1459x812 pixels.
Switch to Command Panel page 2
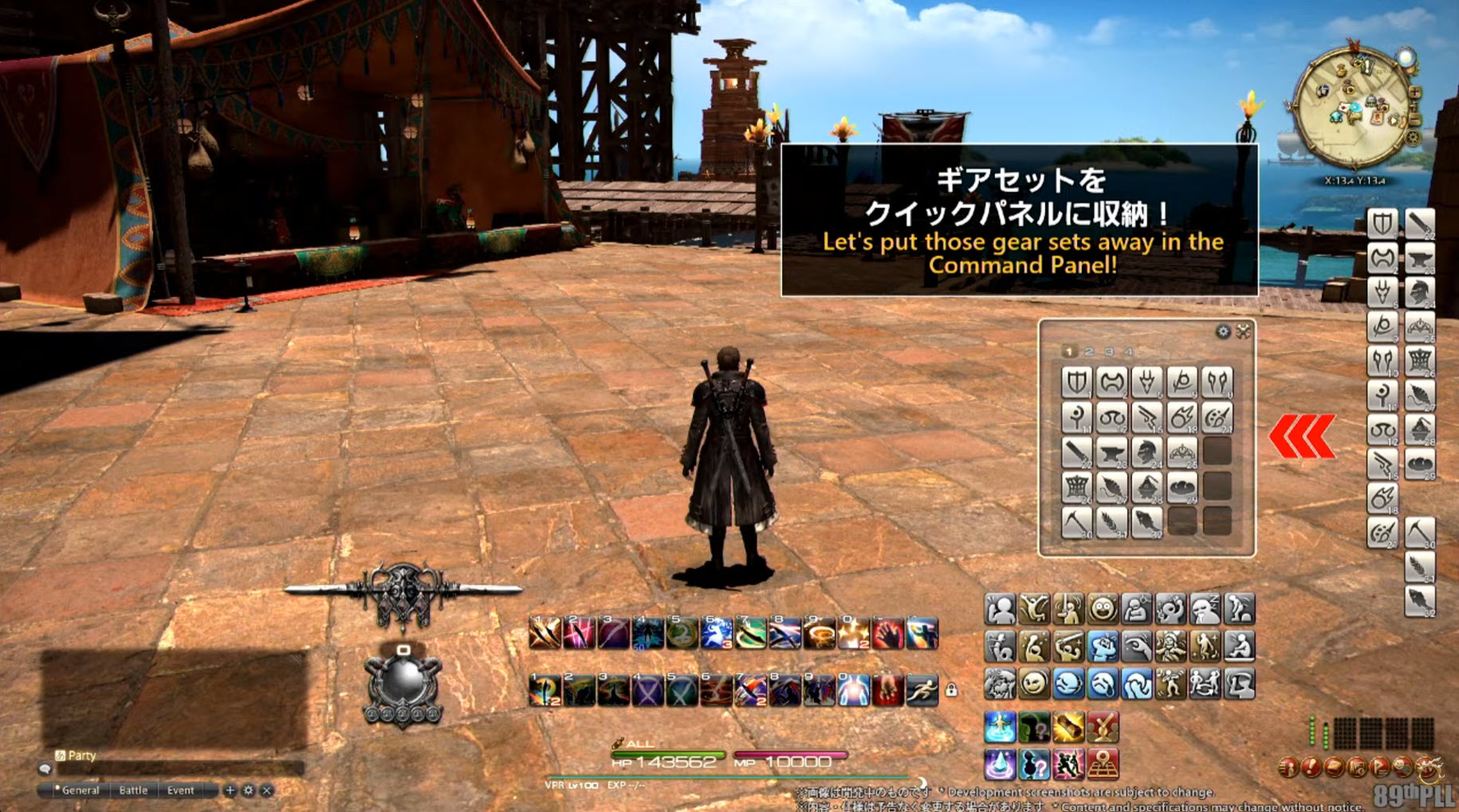[1089, 351]
